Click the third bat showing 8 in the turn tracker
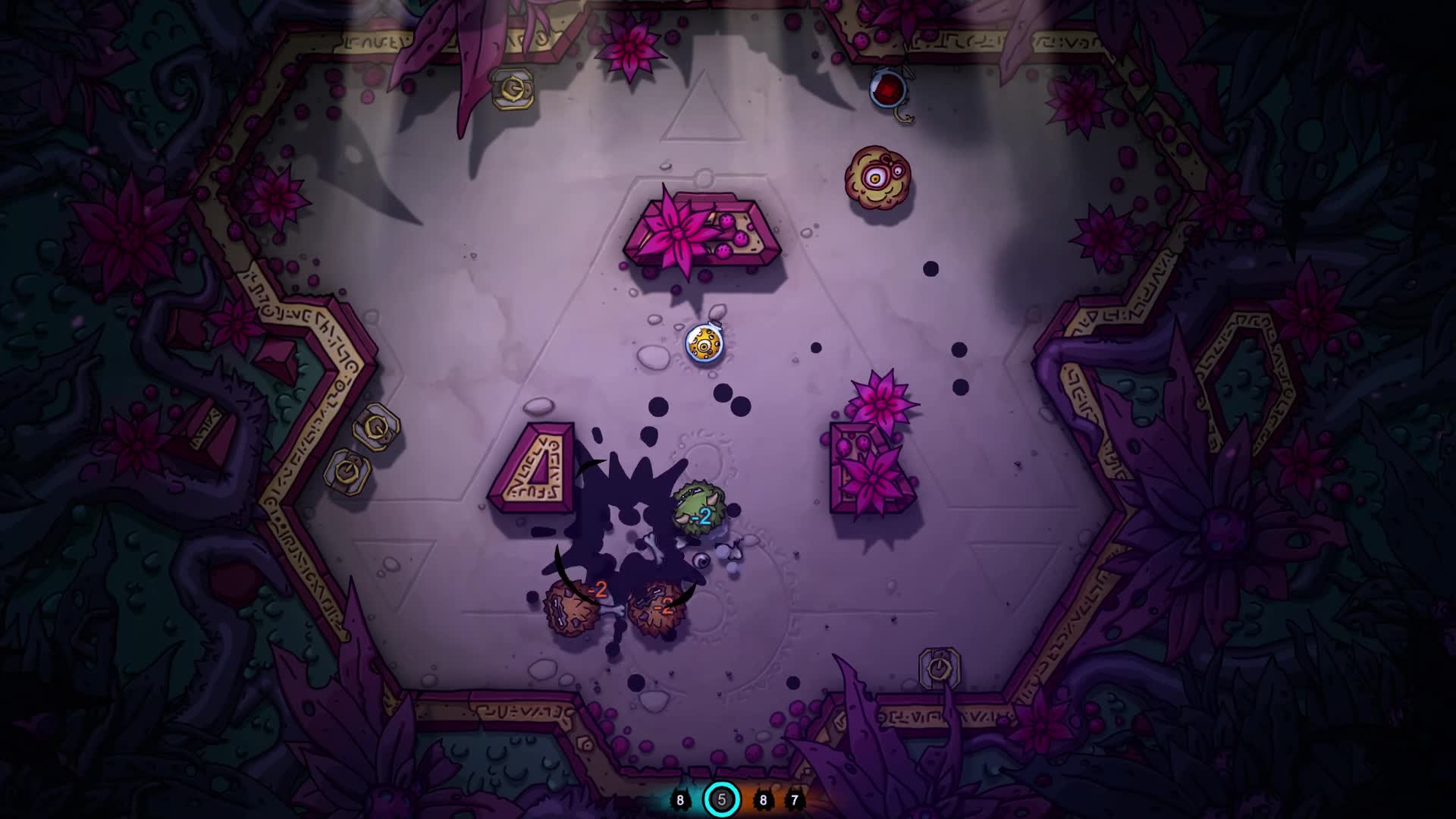Image resolution: width=1456 pixels, height=819 pixels. click(x=764, y=798)
